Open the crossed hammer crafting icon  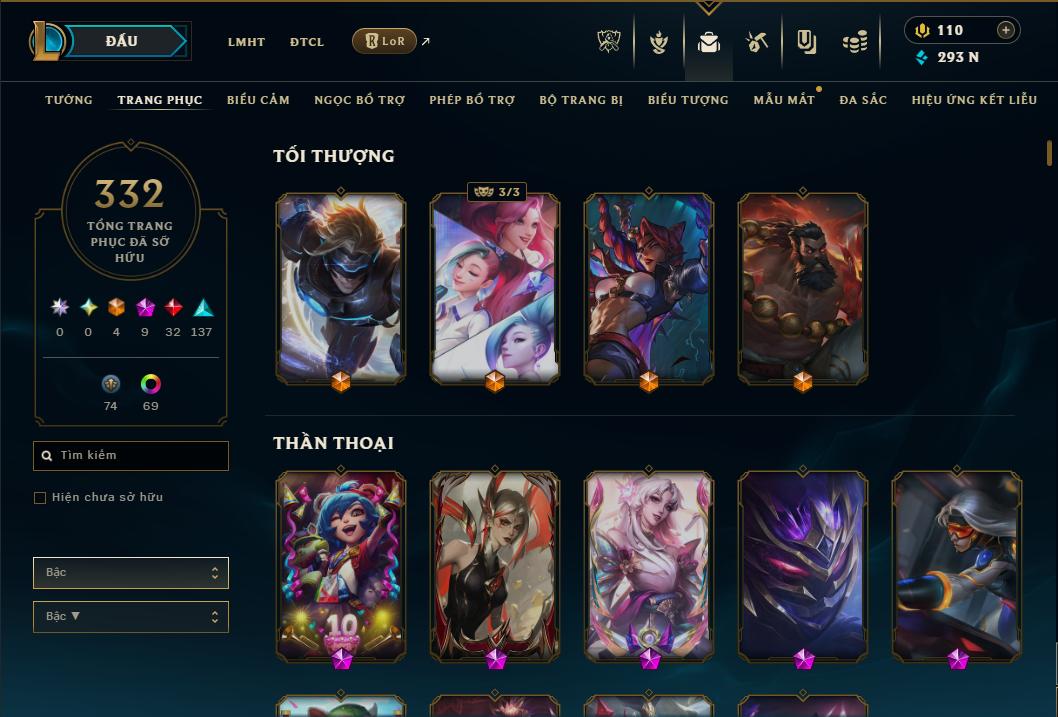point(757,42)
